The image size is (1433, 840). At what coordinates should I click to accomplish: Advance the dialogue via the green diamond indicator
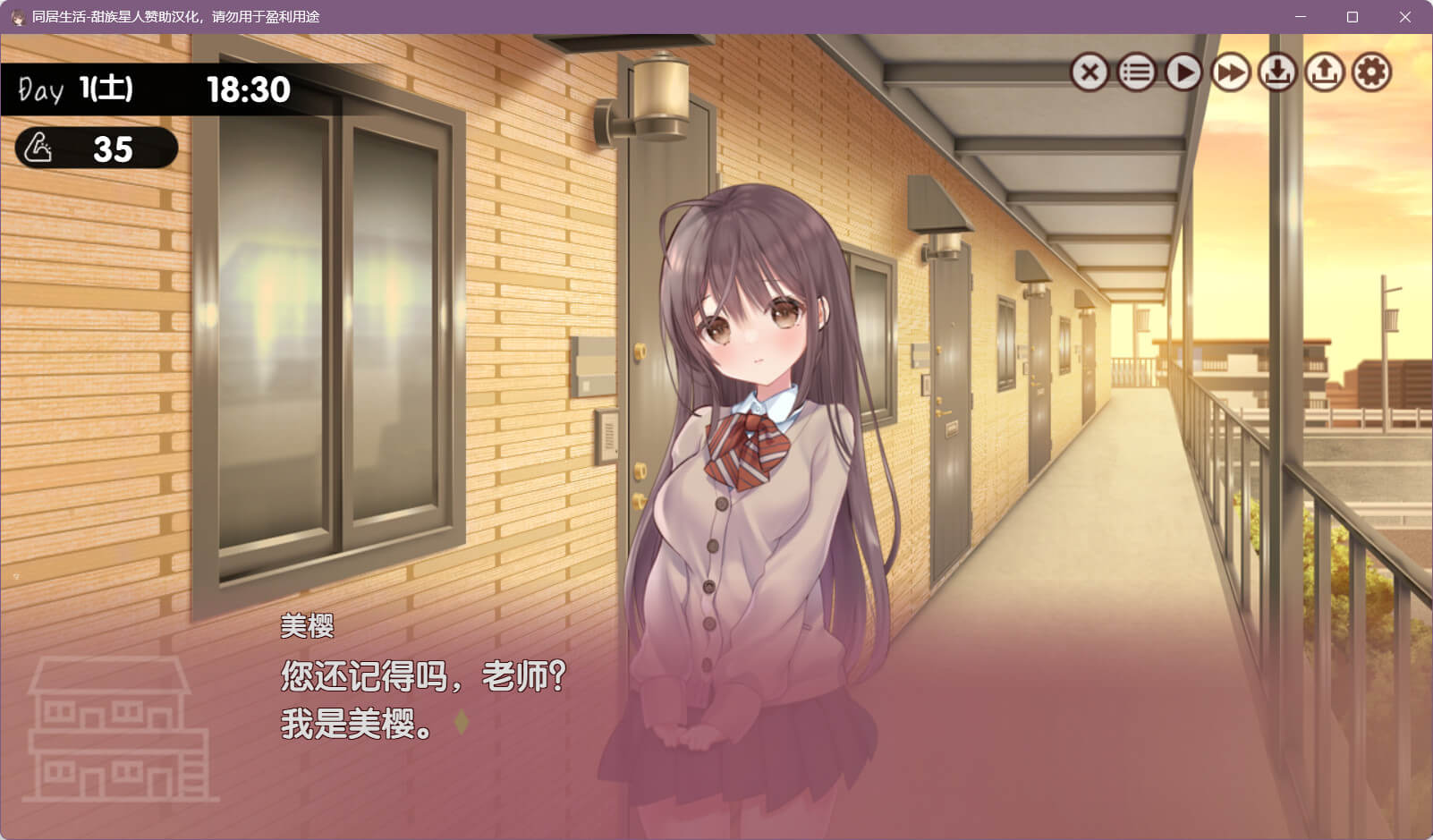coord(461,722)
